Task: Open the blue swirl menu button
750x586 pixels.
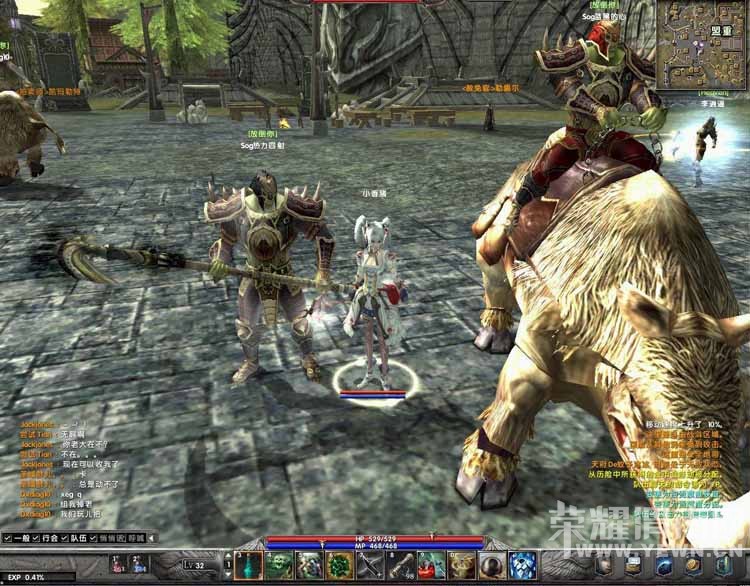Action: (663, 567)
